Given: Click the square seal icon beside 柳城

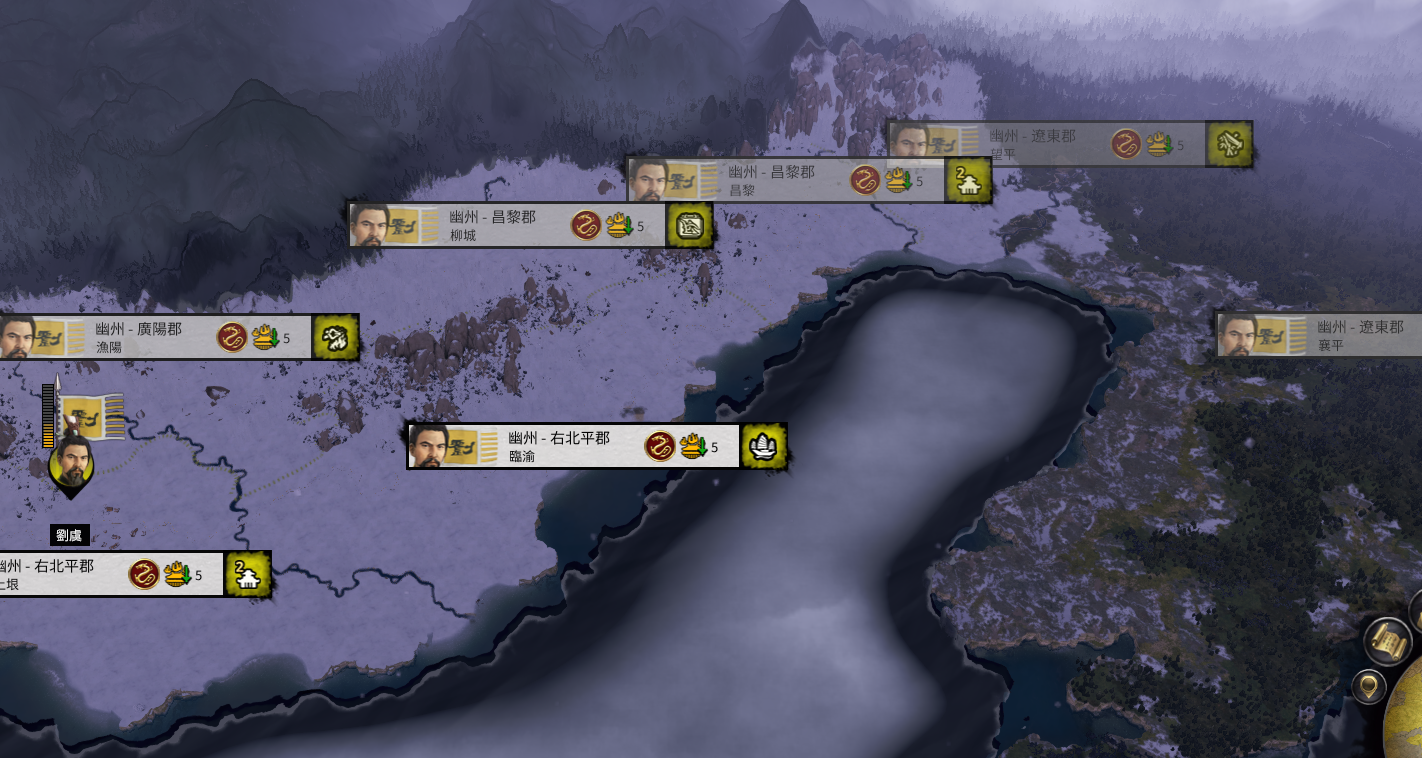Looking at the screenshot, I should (x=689, y=226).
